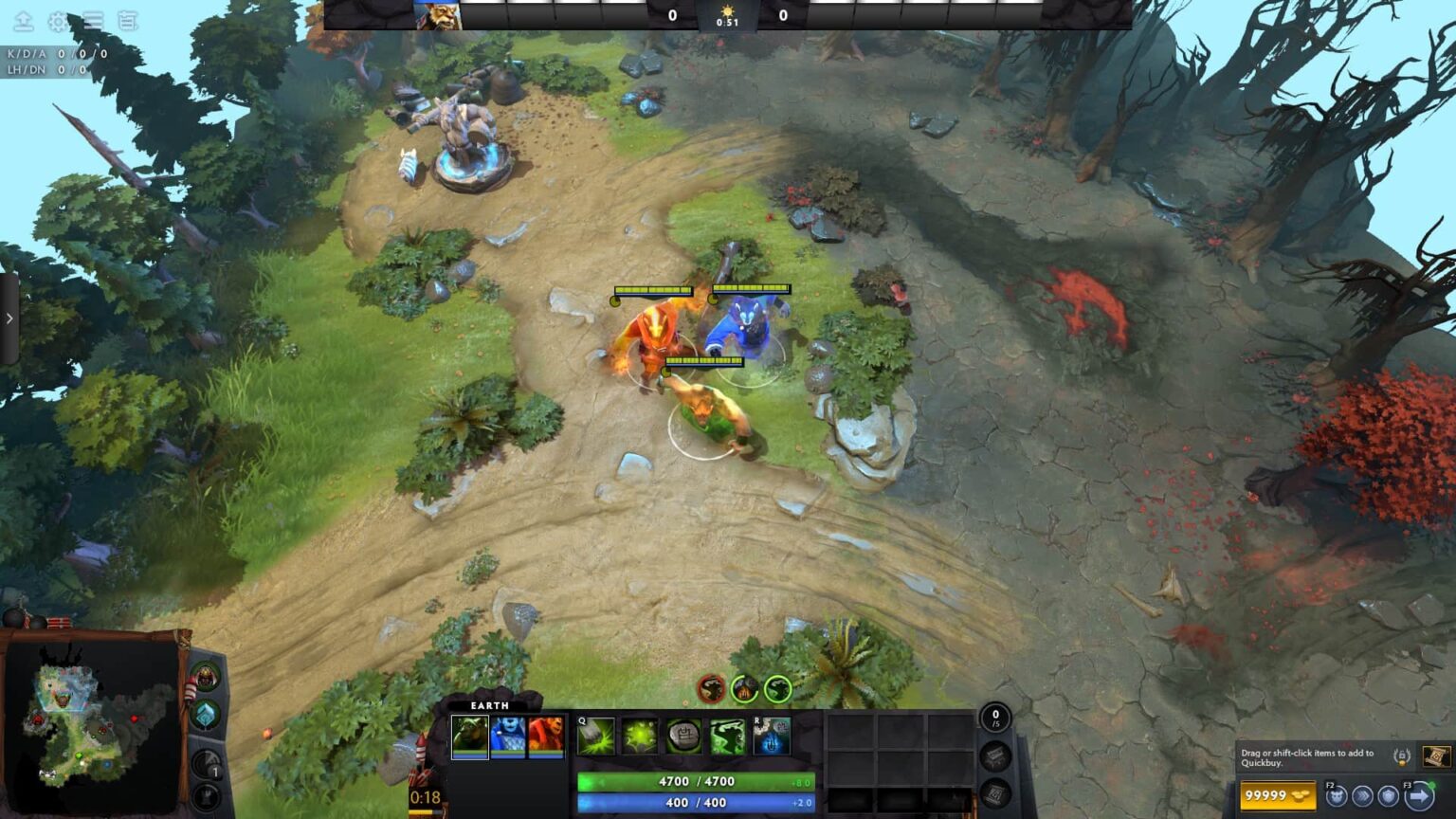Toggle the courier shield ability
1456x819 pixels.
[x=1387, y=797]
